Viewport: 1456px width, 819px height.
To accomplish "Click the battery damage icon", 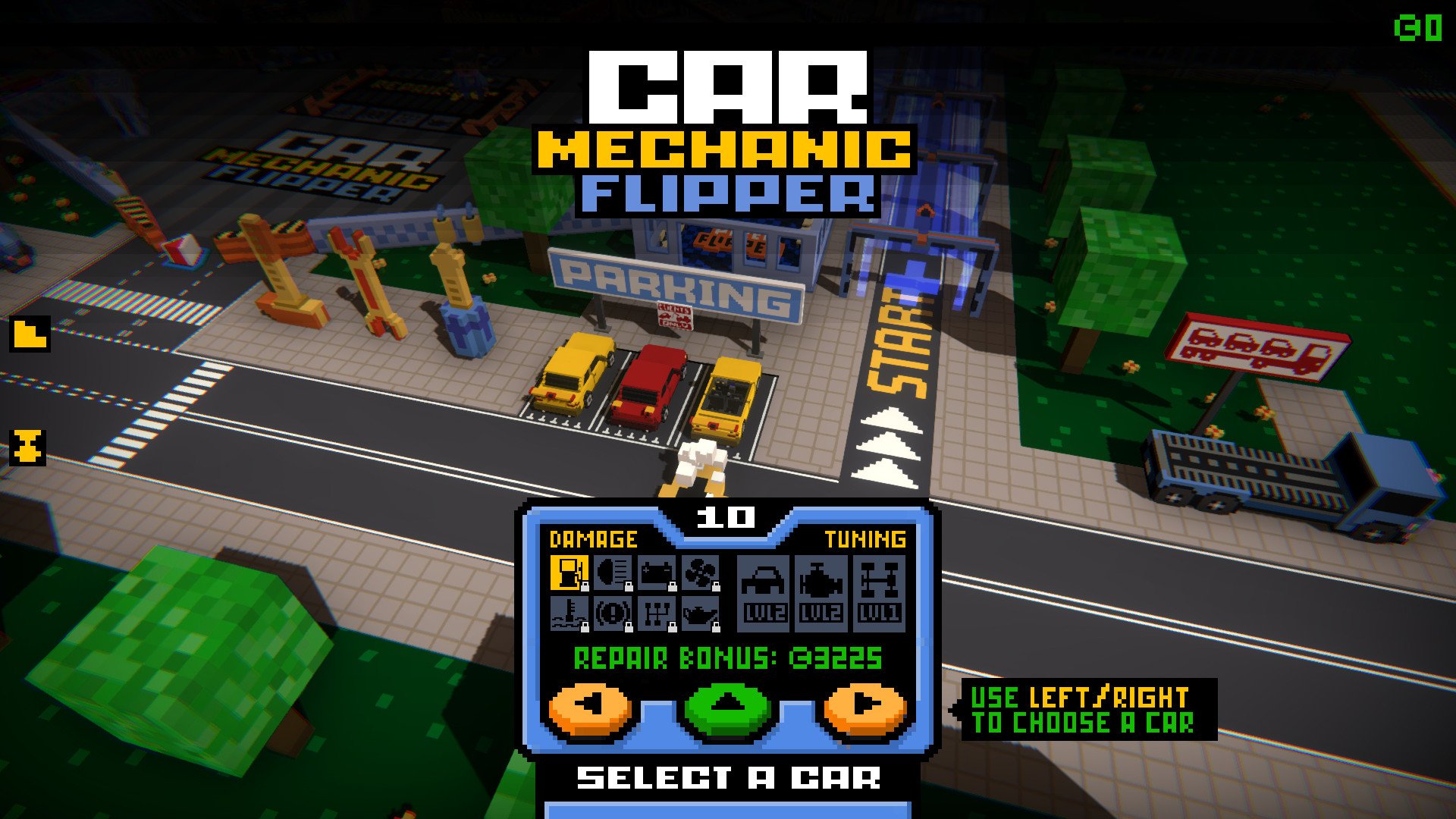I will 655,574.
